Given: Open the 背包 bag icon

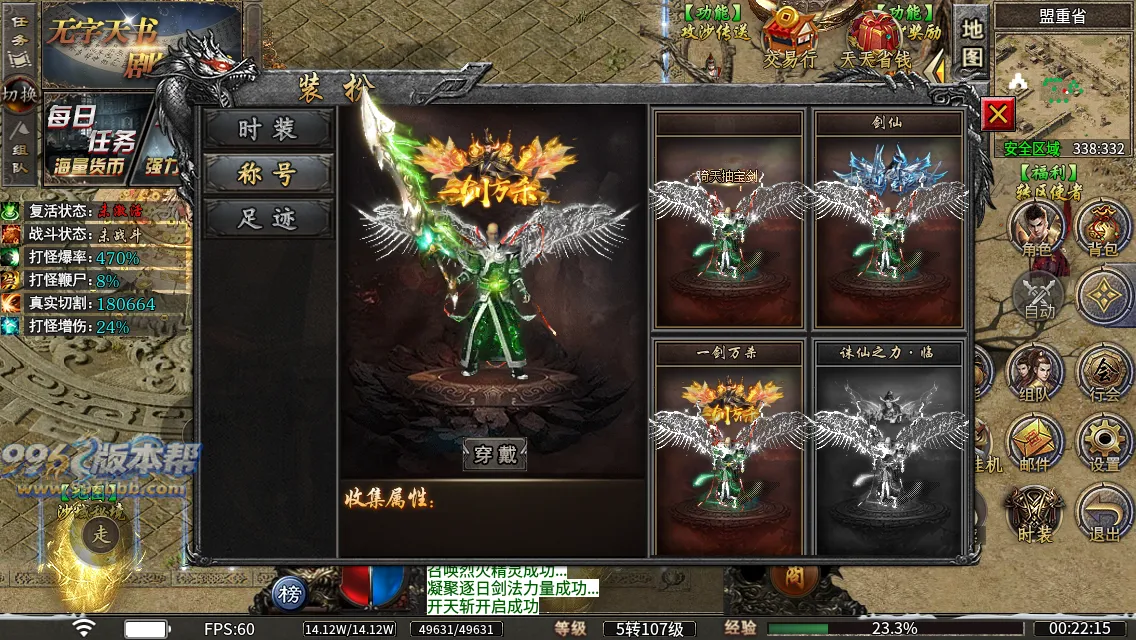Looking at the screenshot, I should pos(1104,228).
